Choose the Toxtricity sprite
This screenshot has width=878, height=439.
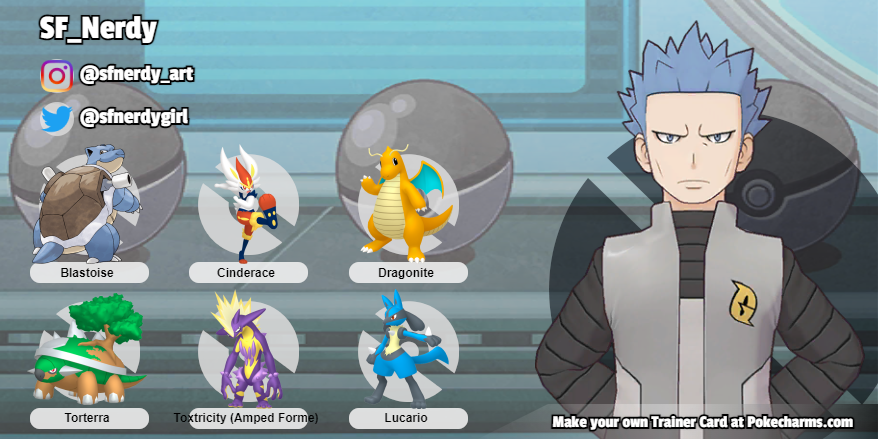click(x=244, y=349)
